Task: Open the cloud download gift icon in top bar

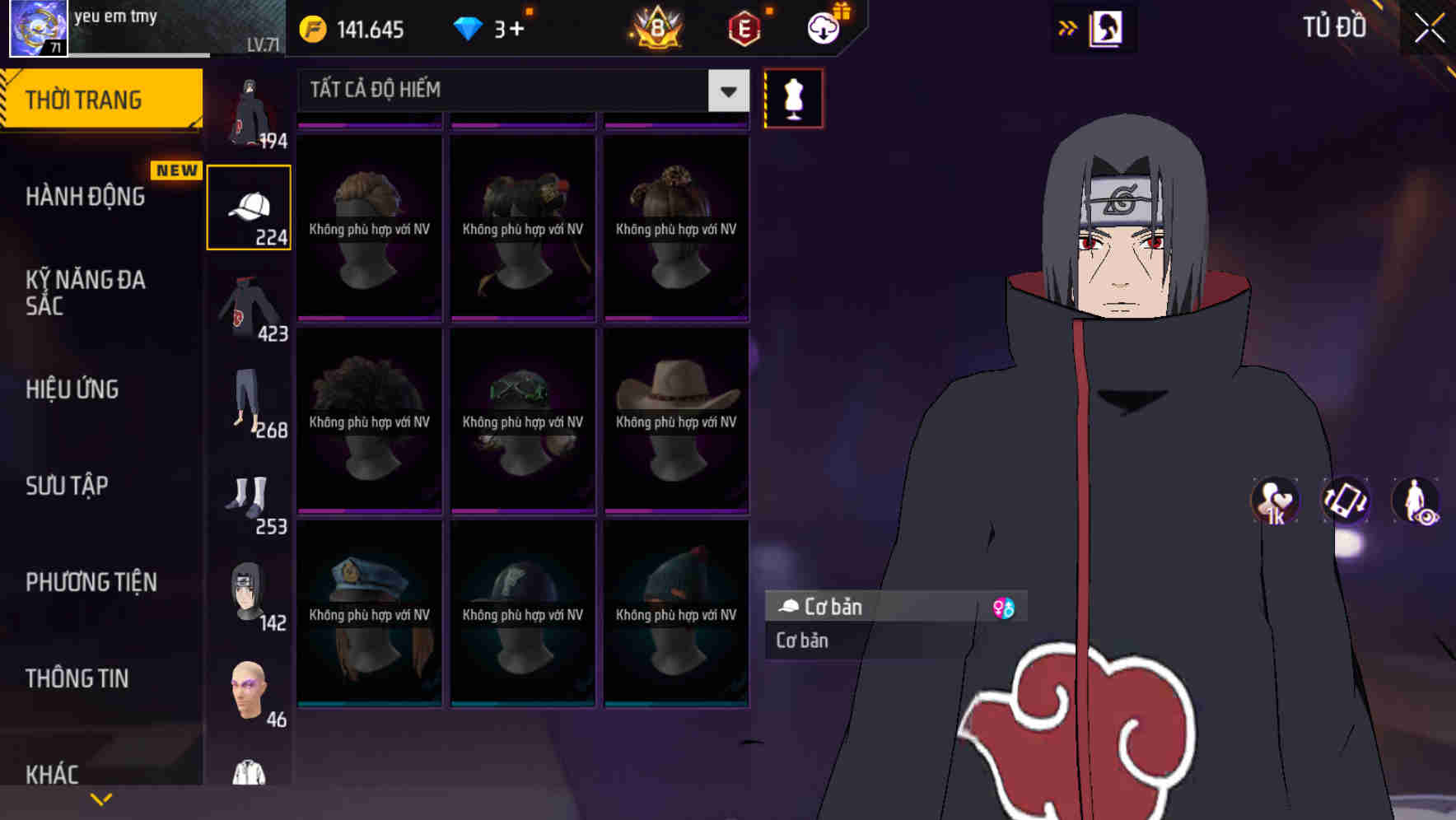Action: click(x=823, y=29)
